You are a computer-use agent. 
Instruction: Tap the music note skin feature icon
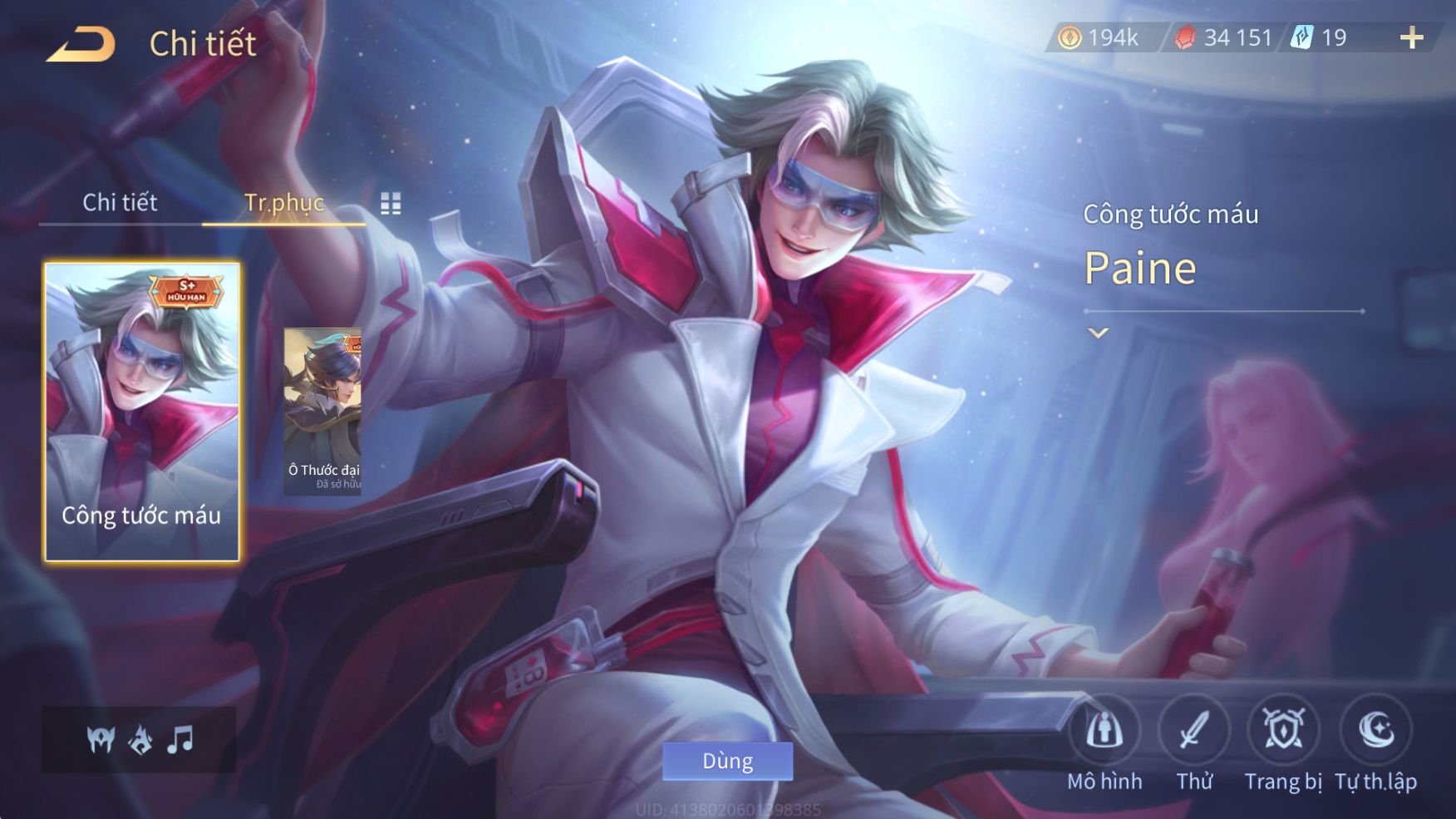tap(180, 739)
